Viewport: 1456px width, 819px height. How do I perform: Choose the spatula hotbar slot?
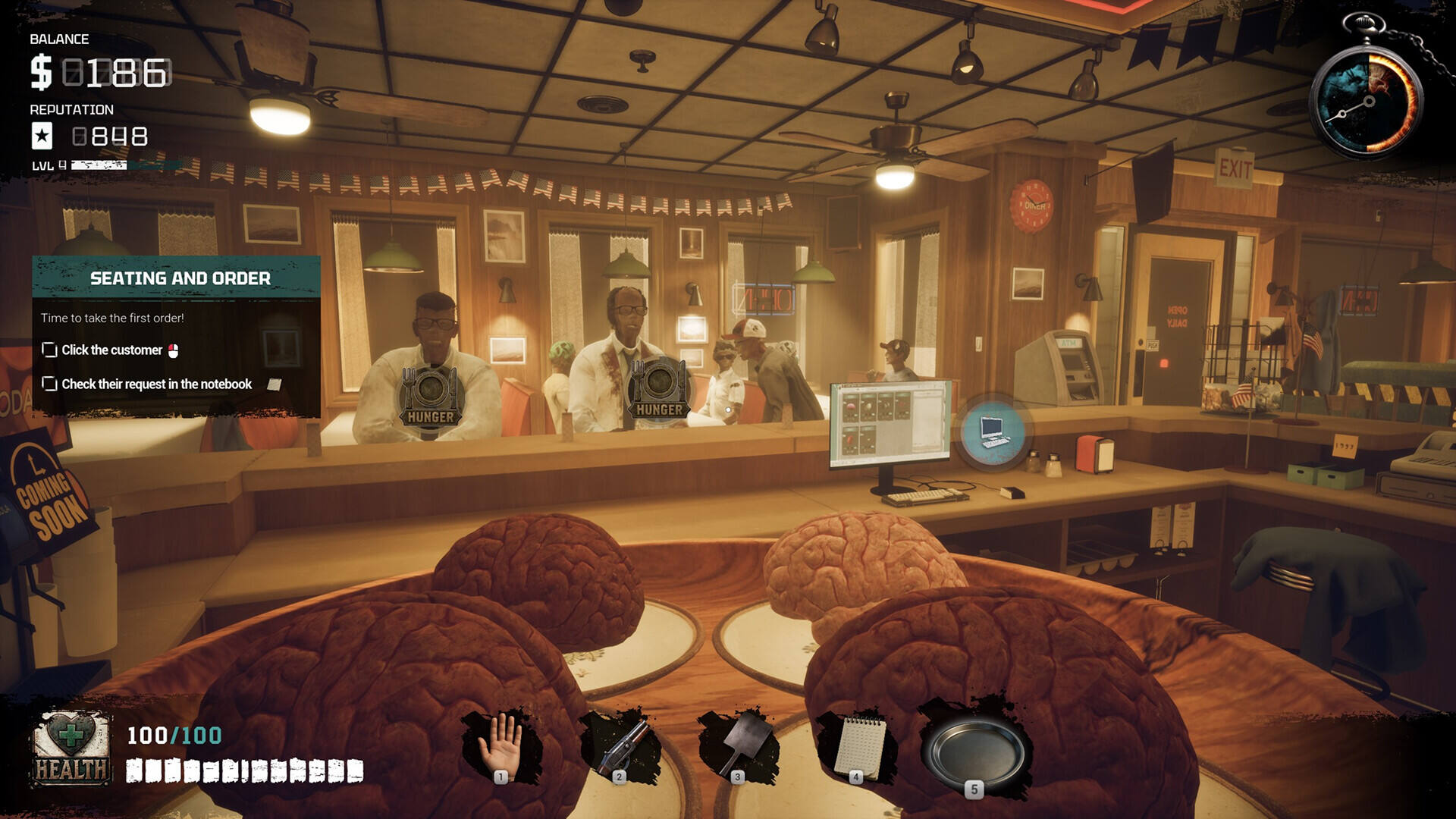pos(739,746)
